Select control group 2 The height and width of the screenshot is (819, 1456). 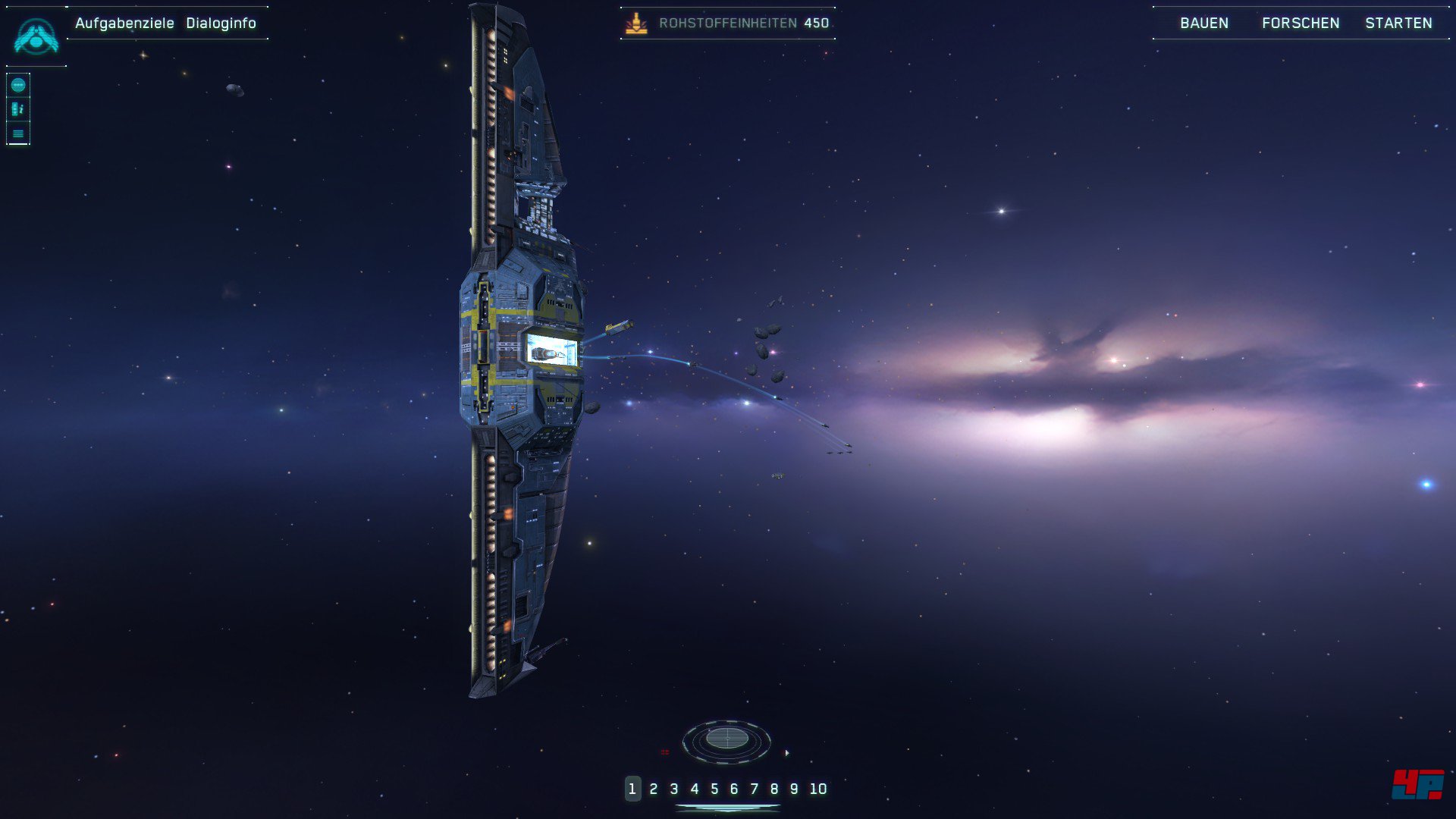coord(653,789)
